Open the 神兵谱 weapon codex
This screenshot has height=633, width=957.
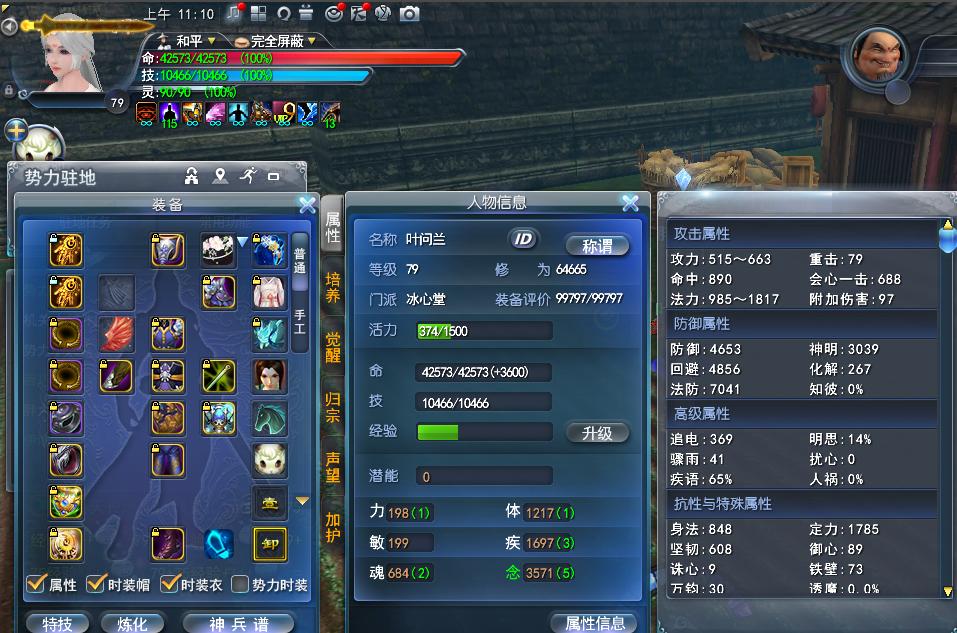(x=238, y=623)
